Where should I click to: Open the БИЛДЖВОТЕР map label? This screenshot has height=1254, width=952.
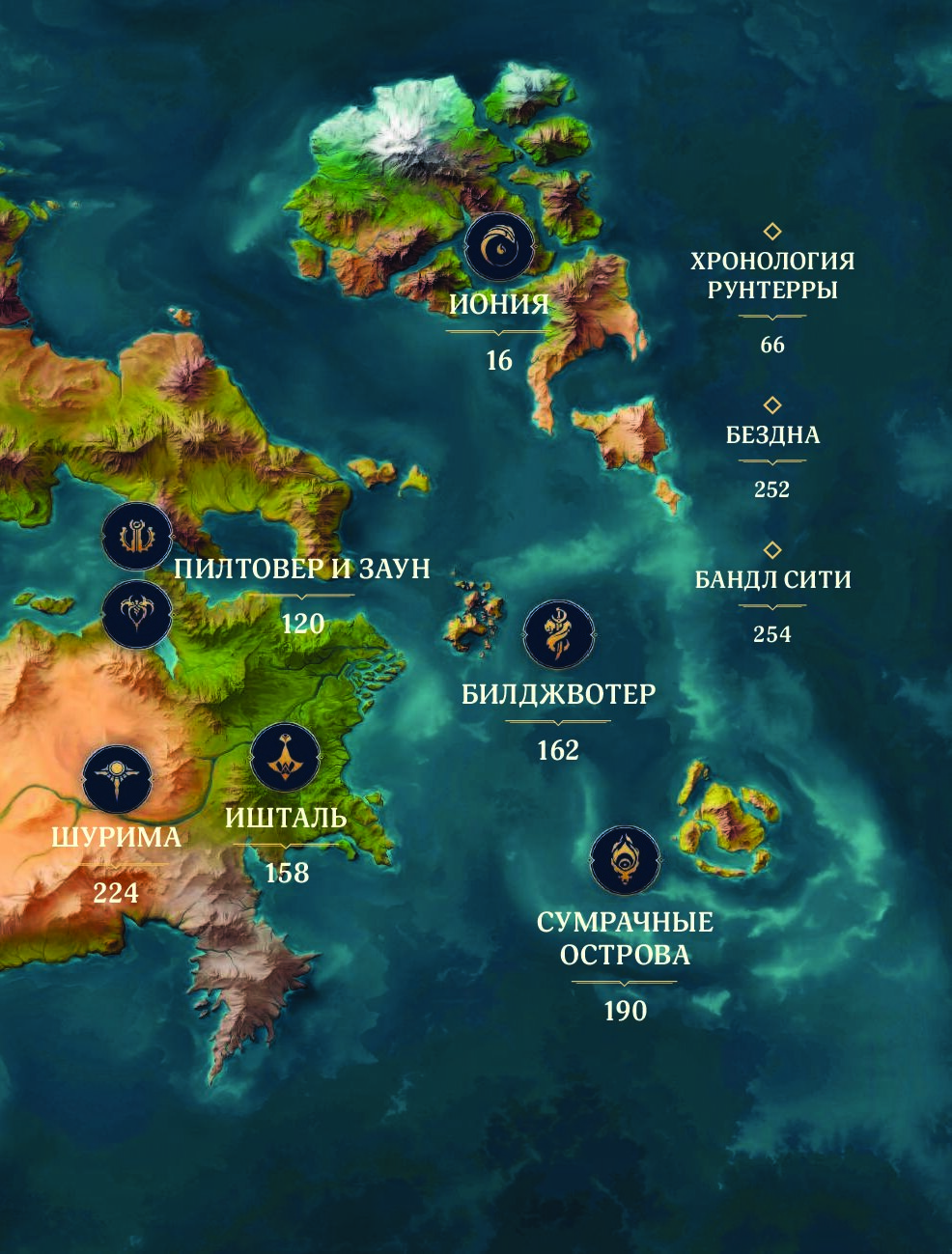(x=558, y=694)
